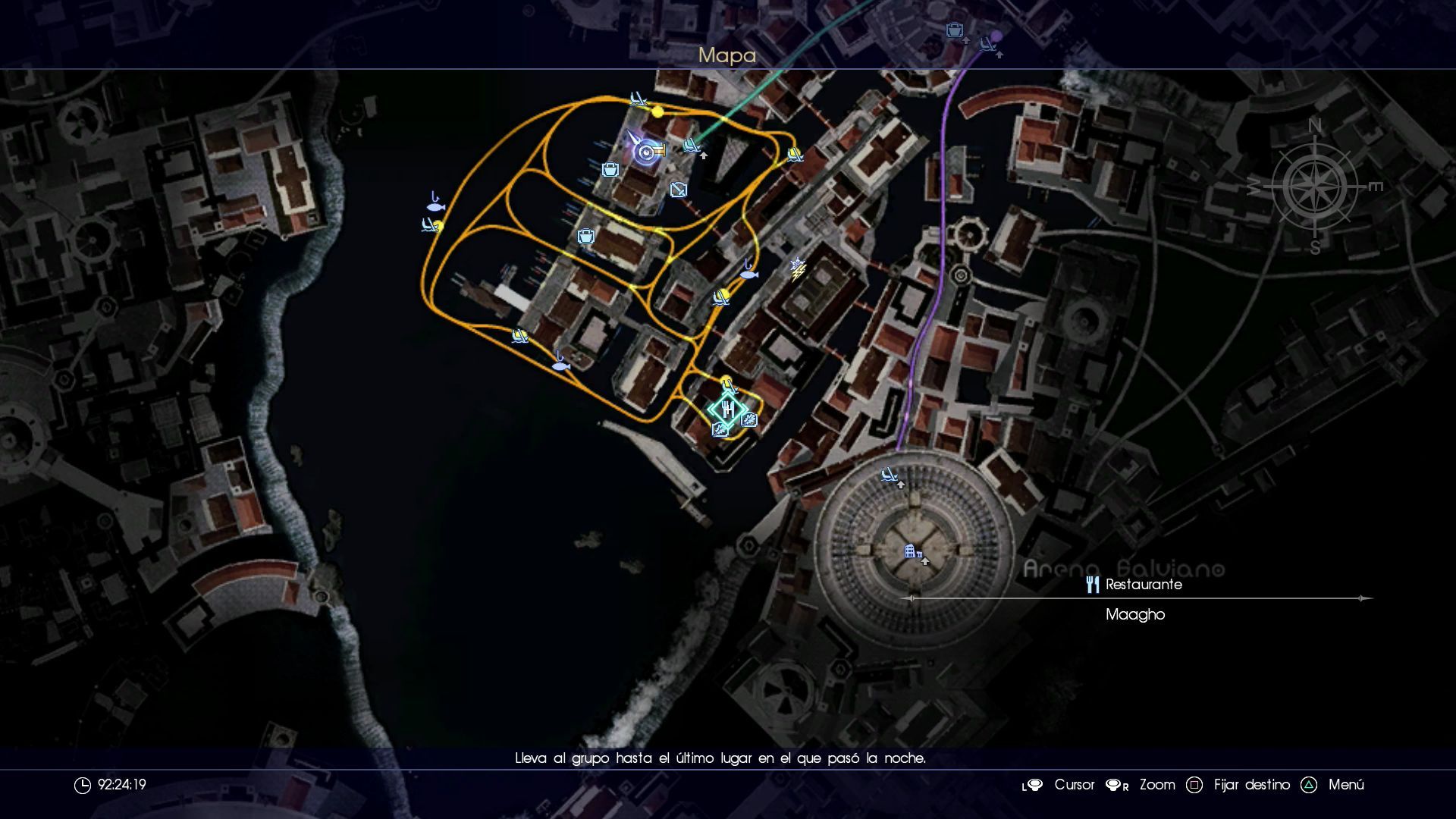The image size is (1456, 819).
Task: Select the shop bag marker with the up arrow
Action: 954,31
